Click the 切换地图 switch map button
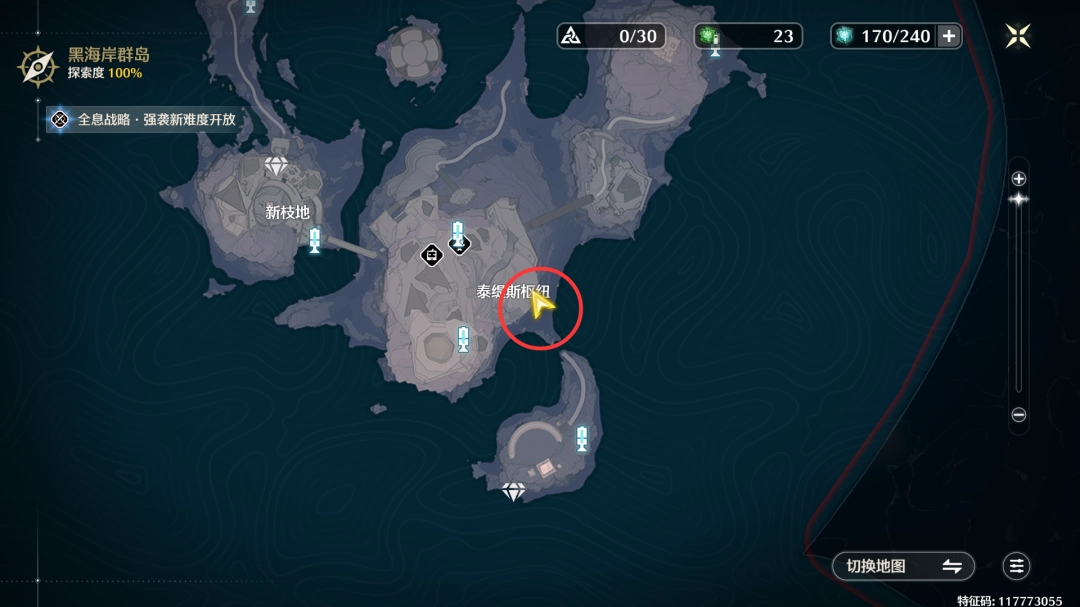The width and height of the screenshot is (1080, 607). click(903, 566)
